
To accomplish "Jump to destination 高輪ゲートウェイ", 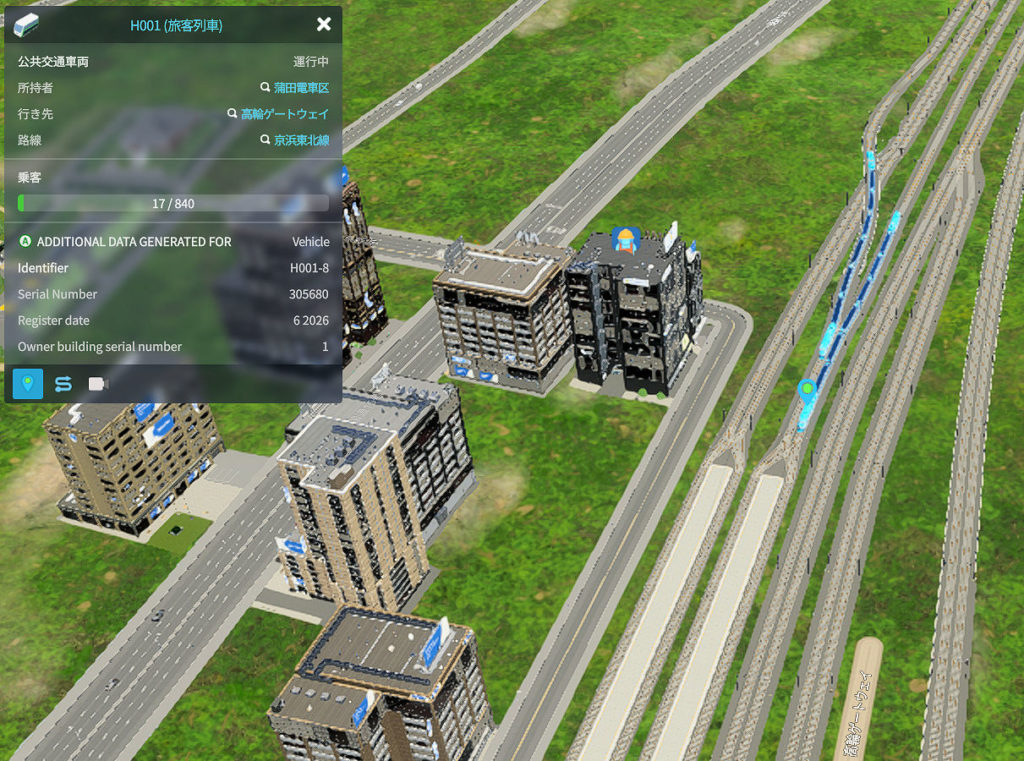I will click(x=284, y=114).
